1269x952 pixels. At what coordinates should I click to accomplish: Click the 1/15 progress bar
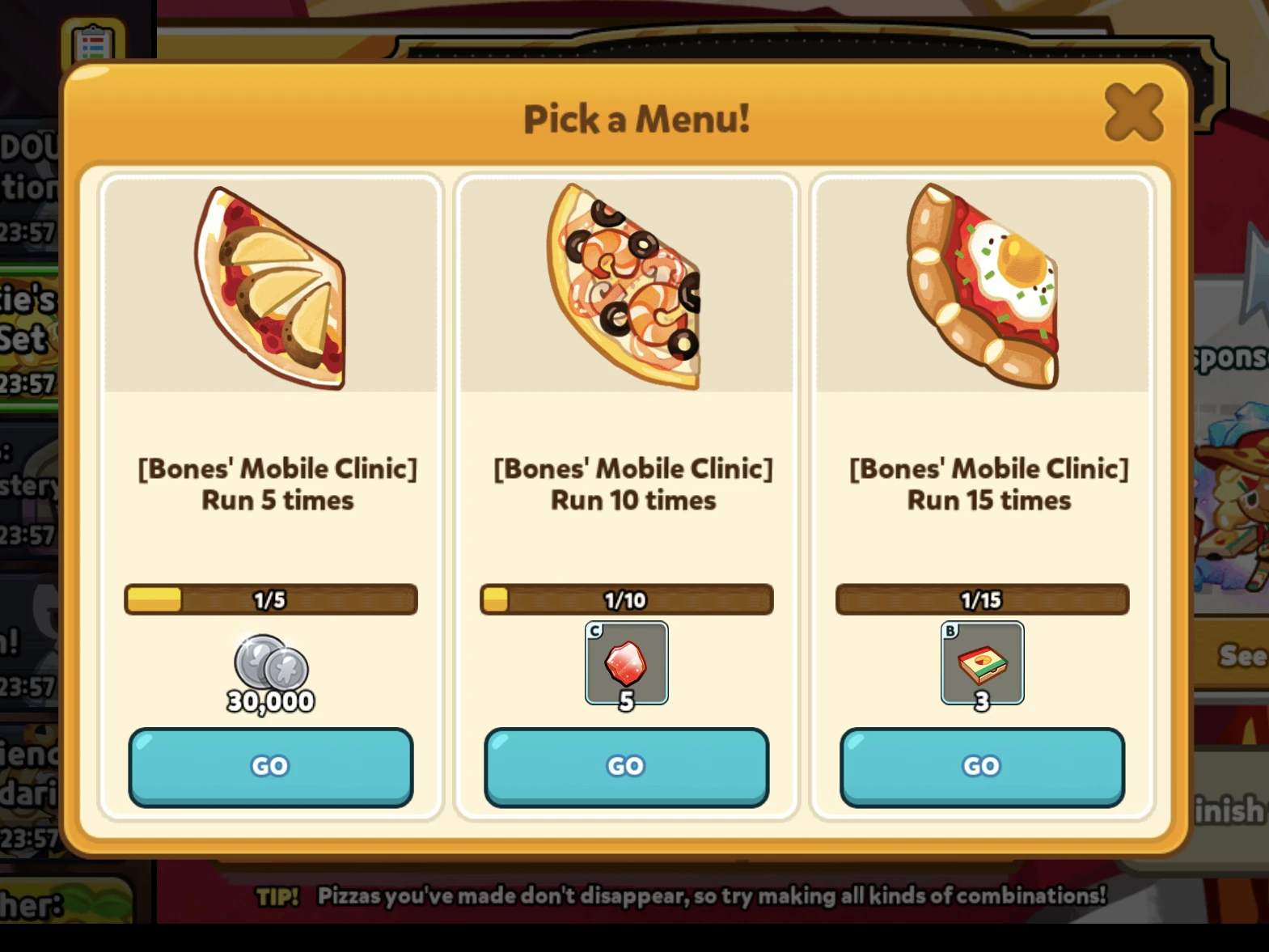click(x=981, y=599)
